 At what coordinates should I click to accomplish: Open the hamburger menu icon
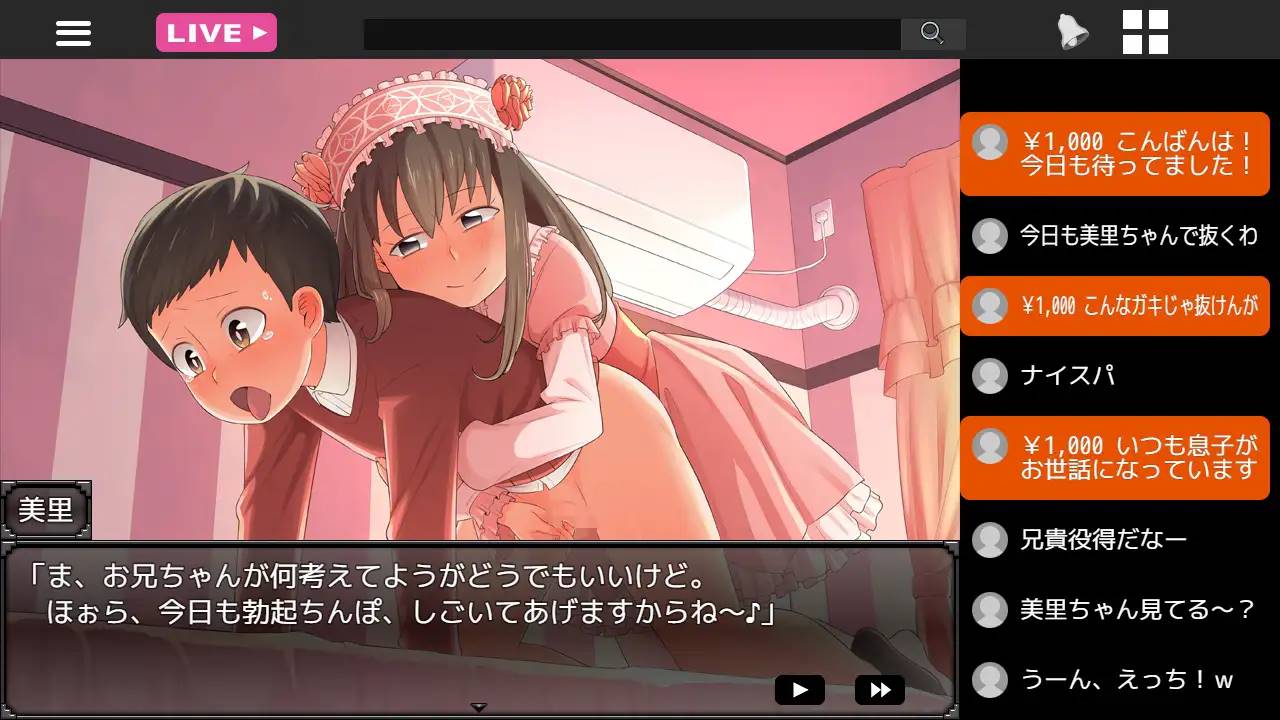click(72, 32)
